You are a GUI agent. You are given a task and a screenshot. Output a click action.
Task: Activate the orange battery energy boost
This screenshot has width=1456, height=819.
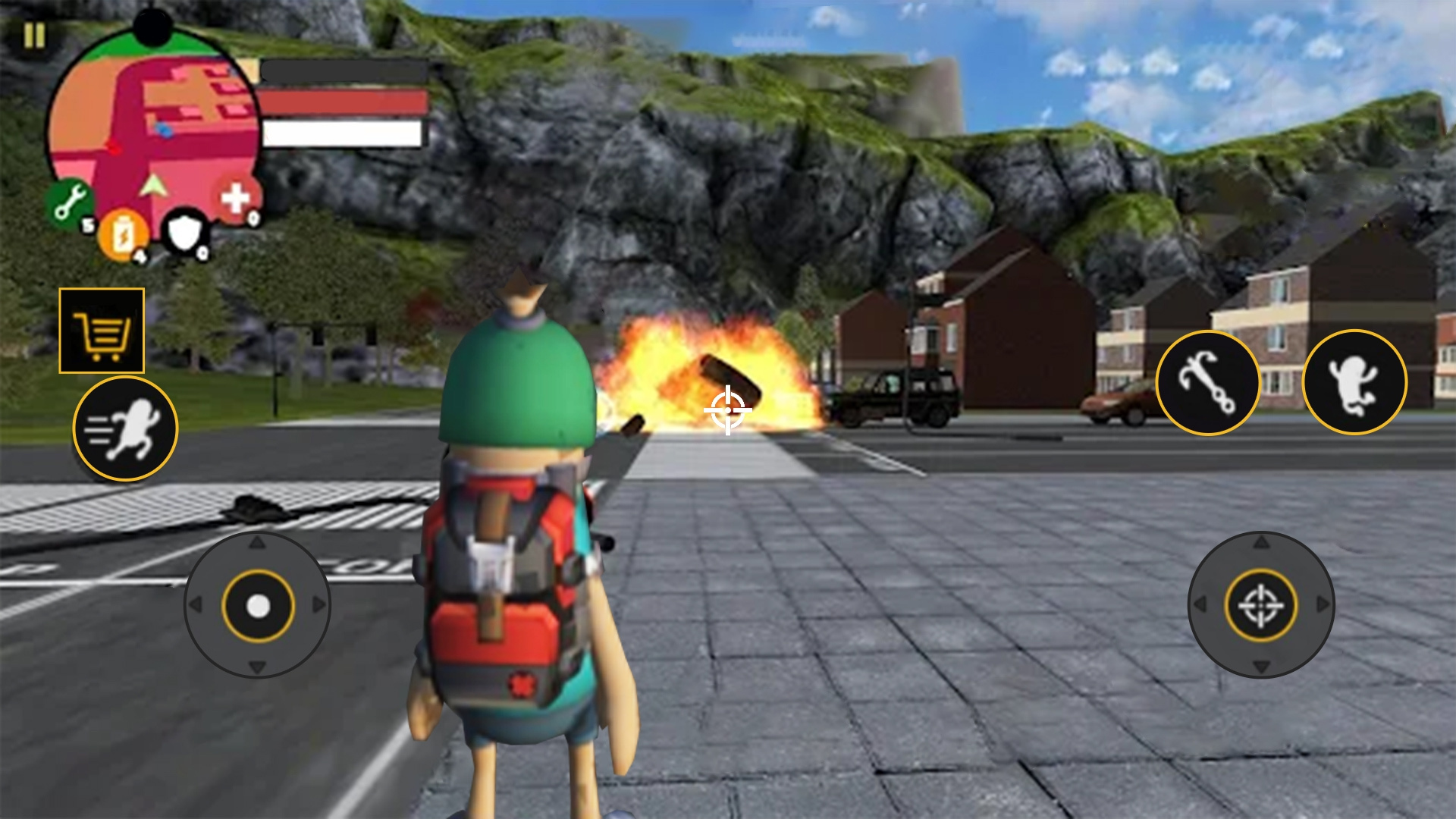click(123, 235)
